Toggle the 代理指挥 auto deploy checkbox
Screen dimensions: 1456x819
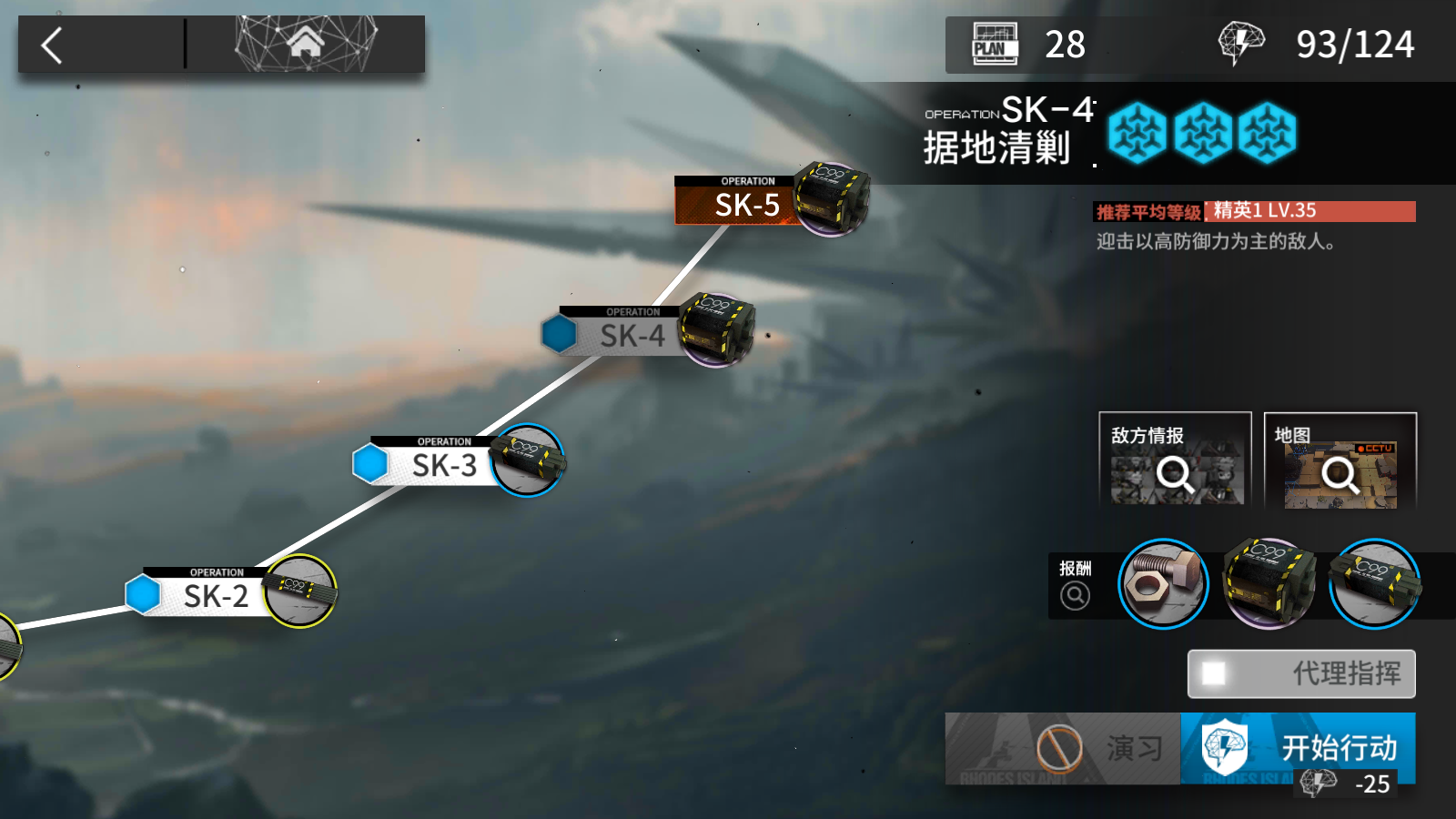coord(1214,673)
